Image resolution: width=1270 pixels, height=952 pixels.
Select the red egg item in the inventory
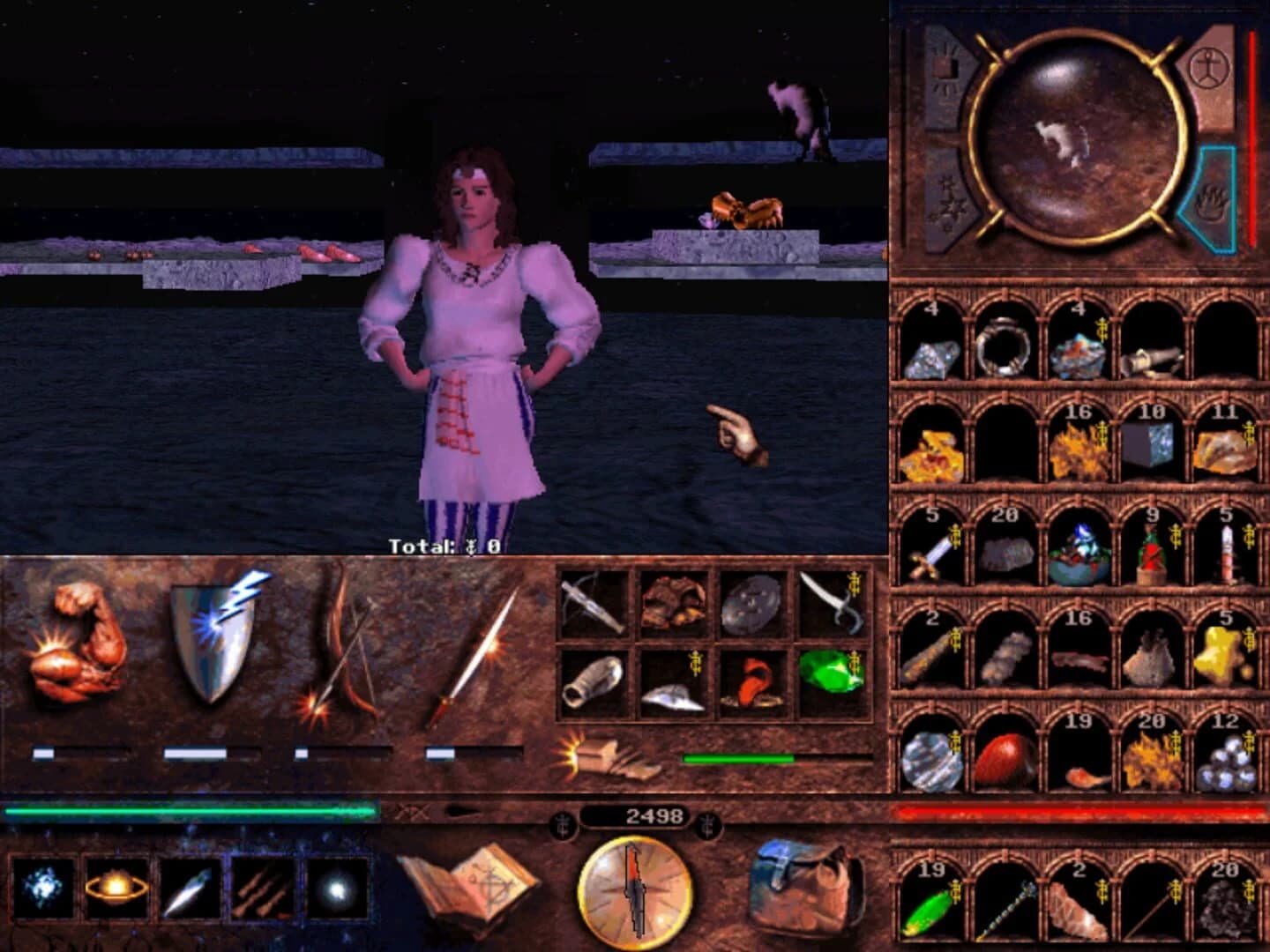pos(1002,758)
